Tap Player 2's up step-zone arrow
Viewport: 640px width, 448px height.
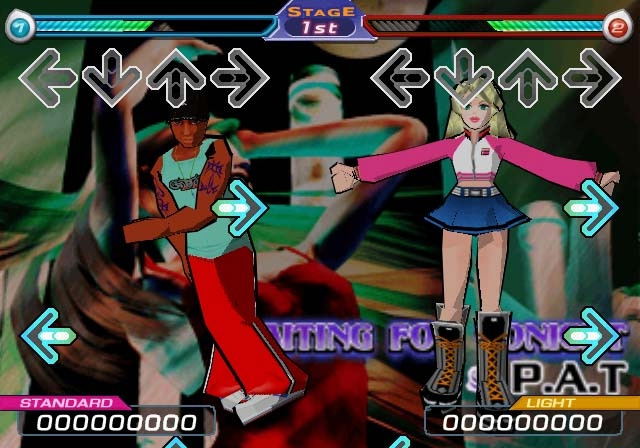(527, 75)
